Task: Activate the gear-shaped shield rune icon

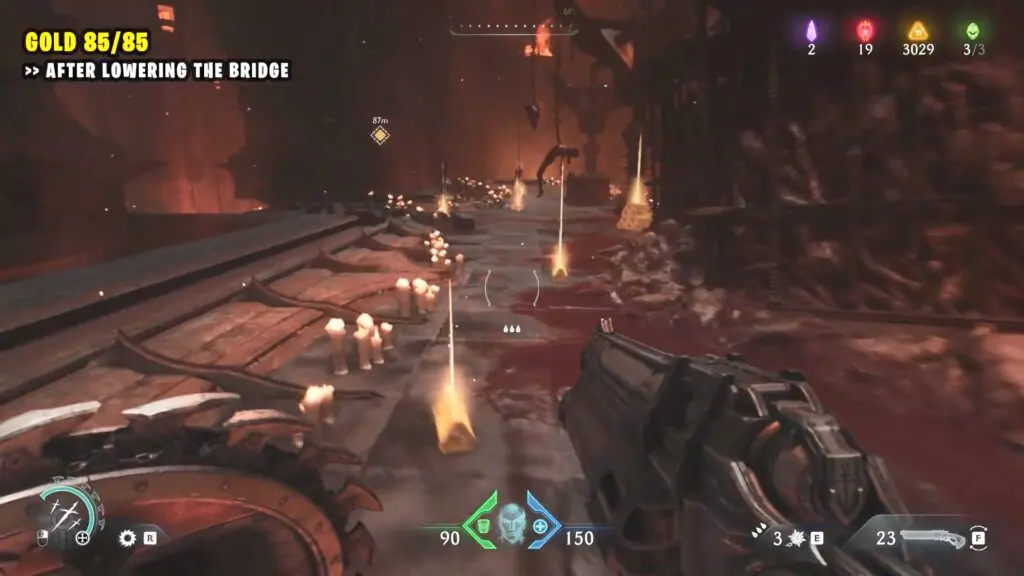Action: click(127, 537)
